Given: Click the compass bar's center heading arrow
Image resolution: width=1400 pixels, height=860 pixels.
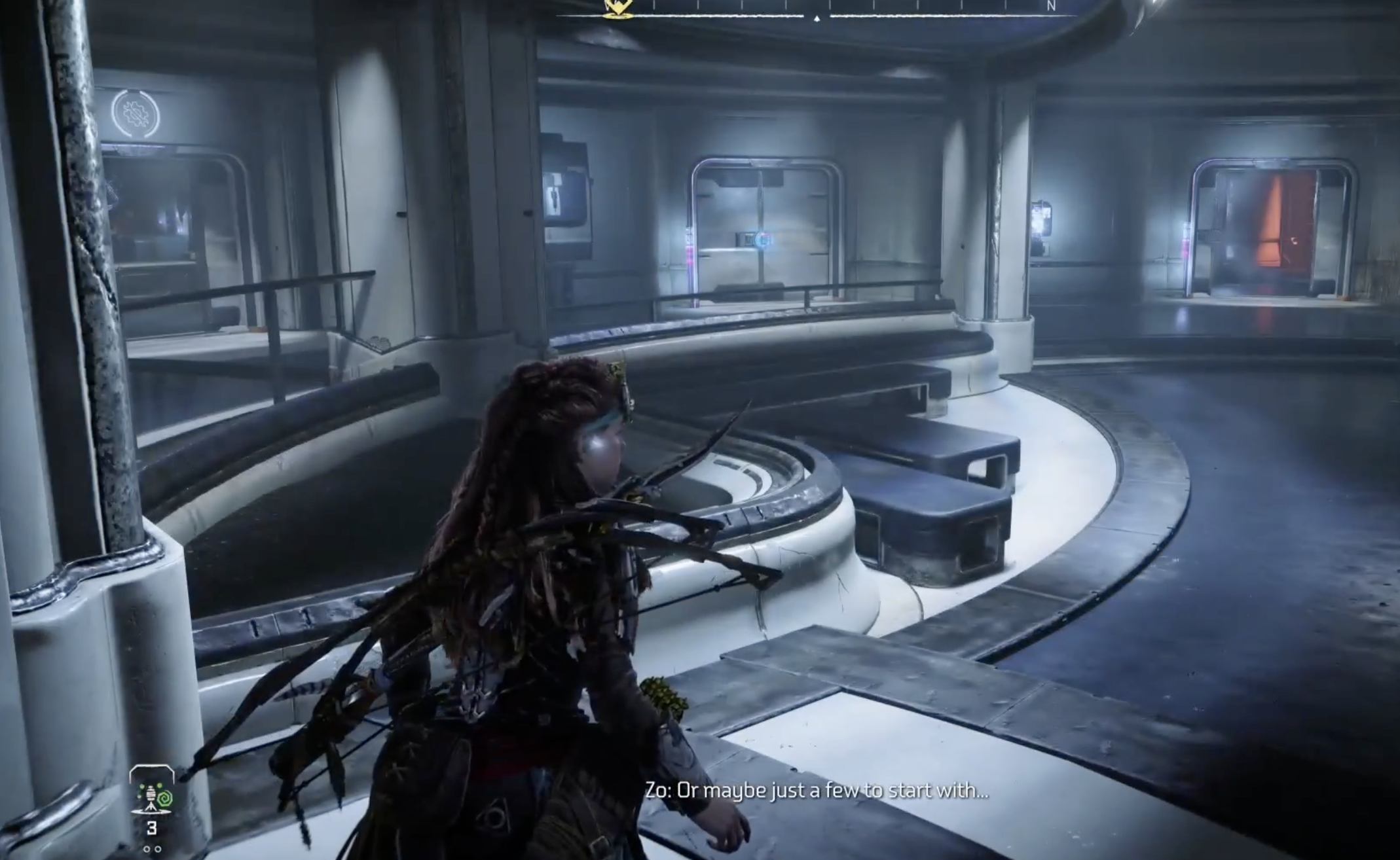Looking at the screenshot, I should (x=817, y=19).
